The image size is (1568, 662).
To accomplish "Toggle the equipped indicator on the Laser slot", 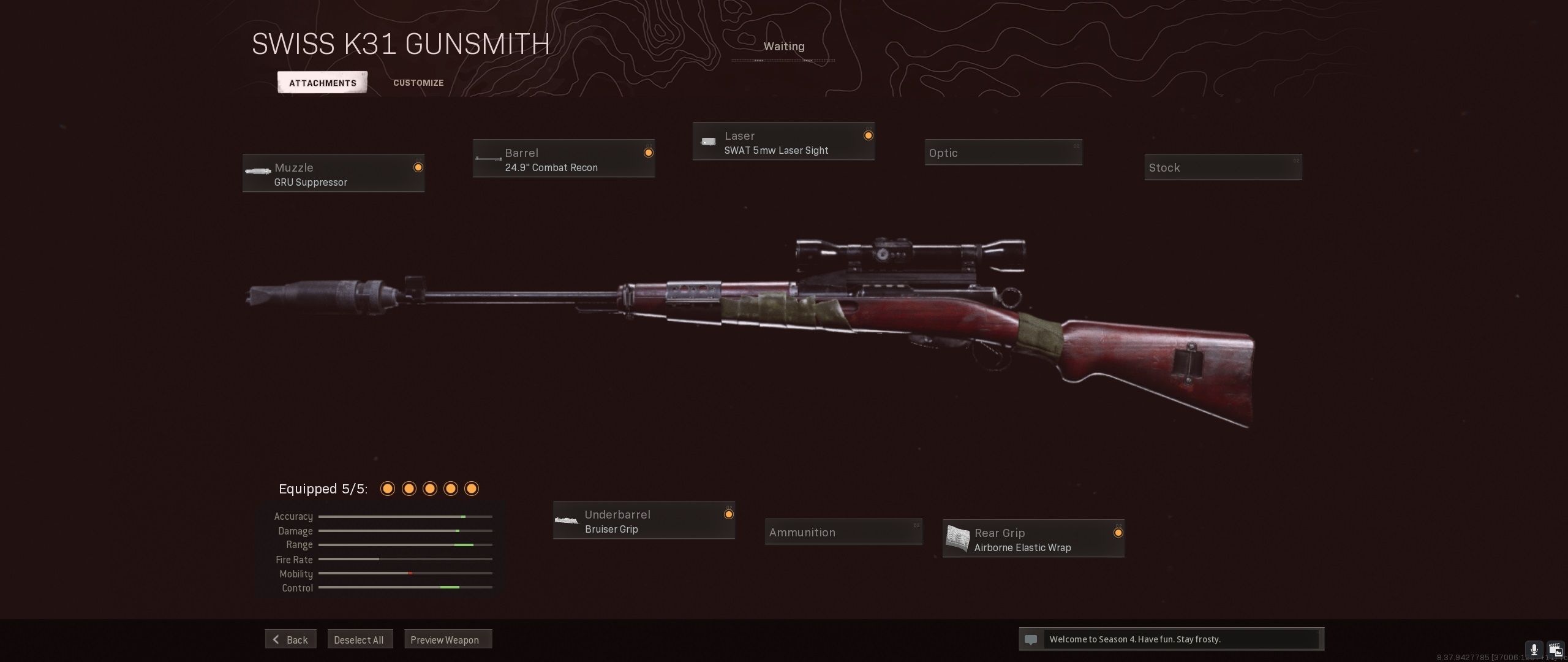I will tap(869, 136).
